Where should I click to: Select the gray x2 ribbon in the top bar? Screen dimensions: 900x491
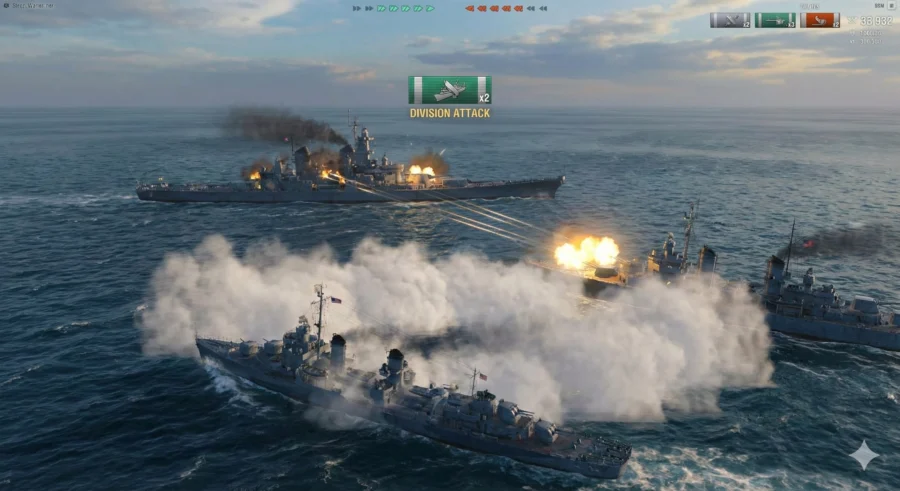click(729, 20)
